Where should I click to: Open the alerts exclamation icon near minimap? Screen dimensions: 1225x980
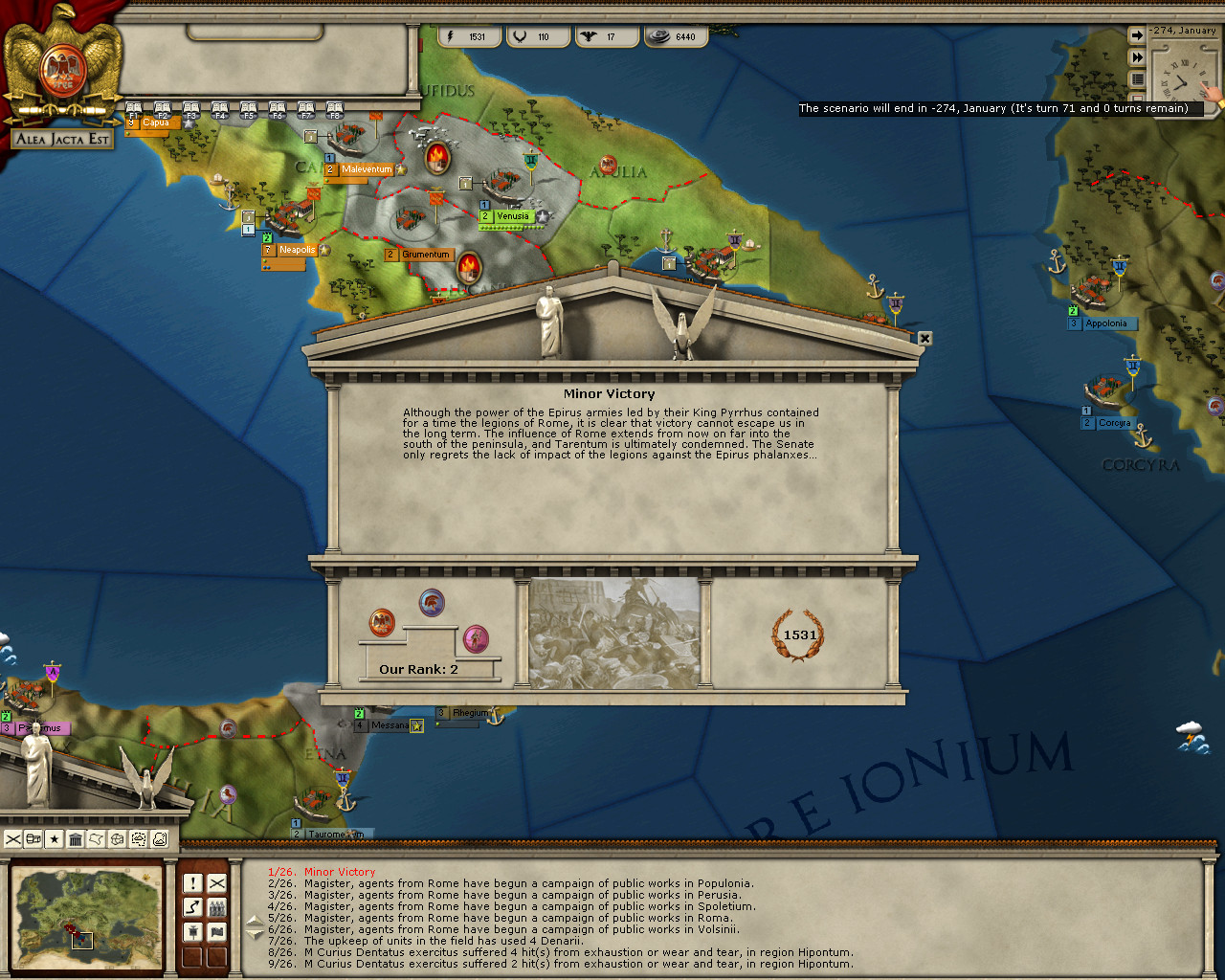coord(193,883)
